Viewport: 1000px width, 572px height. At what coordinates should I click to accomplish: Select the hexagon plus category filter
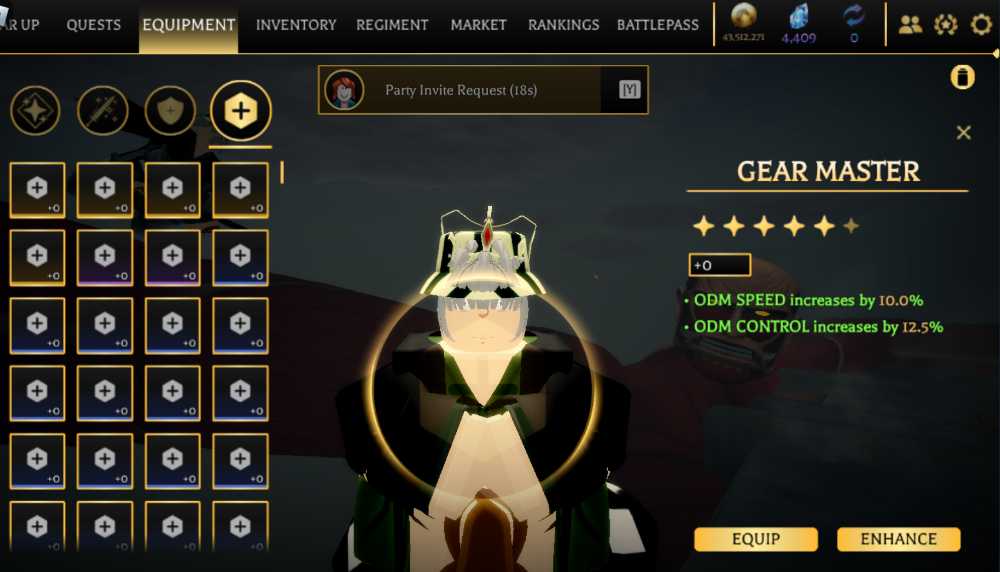[240, 111]
